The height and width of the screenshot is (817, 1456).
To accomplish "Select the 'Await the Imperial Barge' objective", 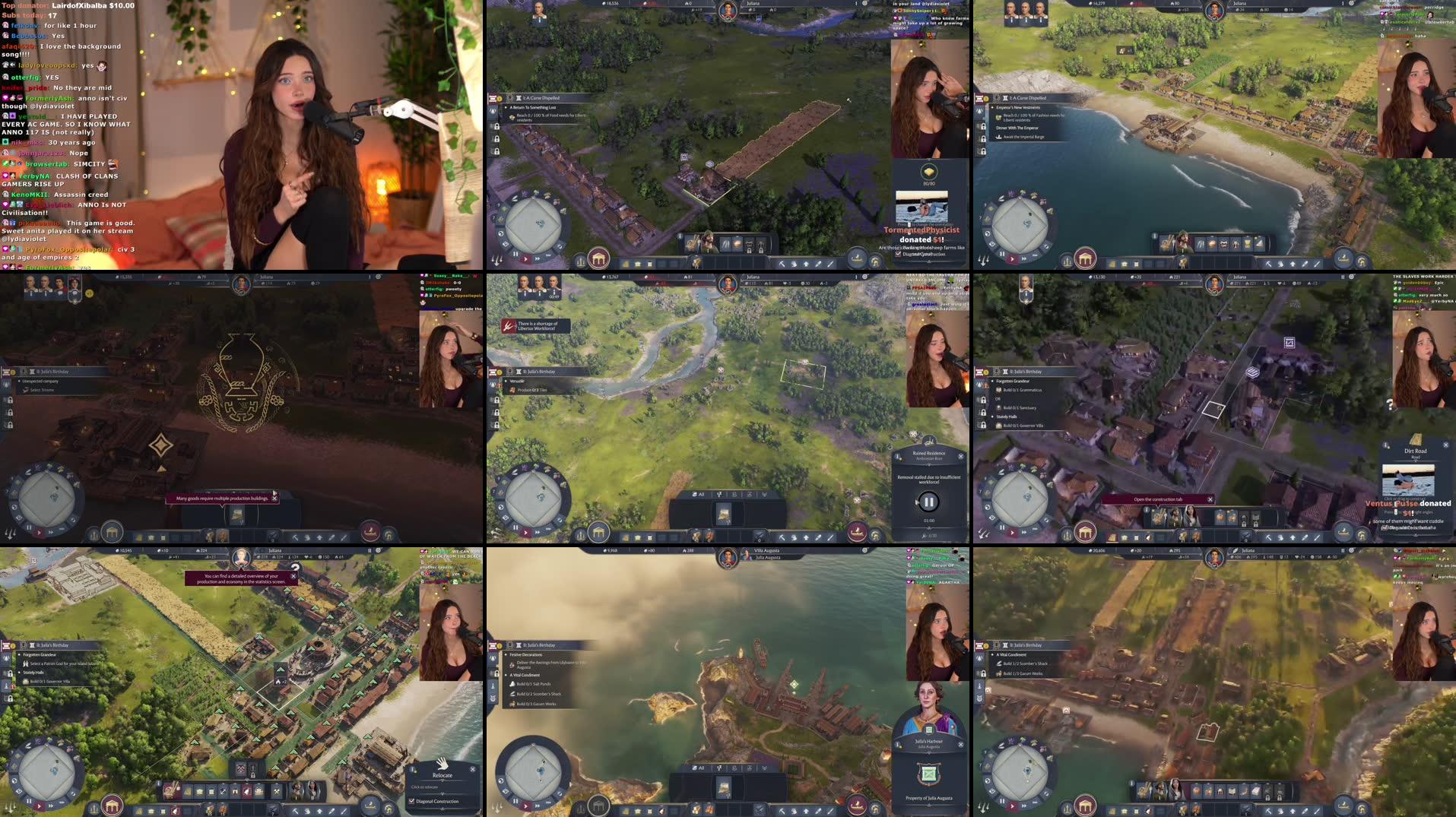I will (1023, 137).
